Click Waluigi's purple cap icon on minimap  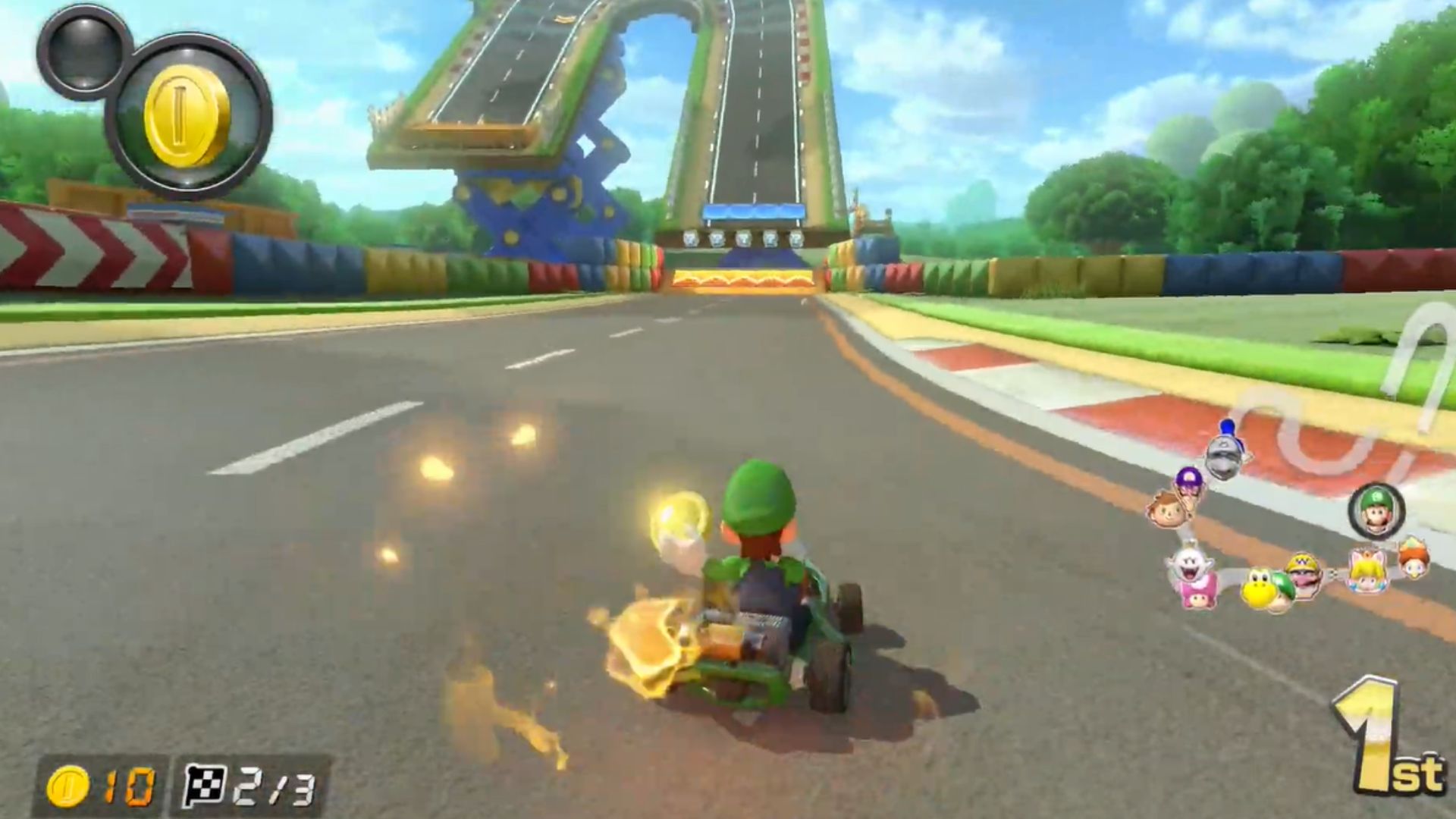pos(1188,482)
